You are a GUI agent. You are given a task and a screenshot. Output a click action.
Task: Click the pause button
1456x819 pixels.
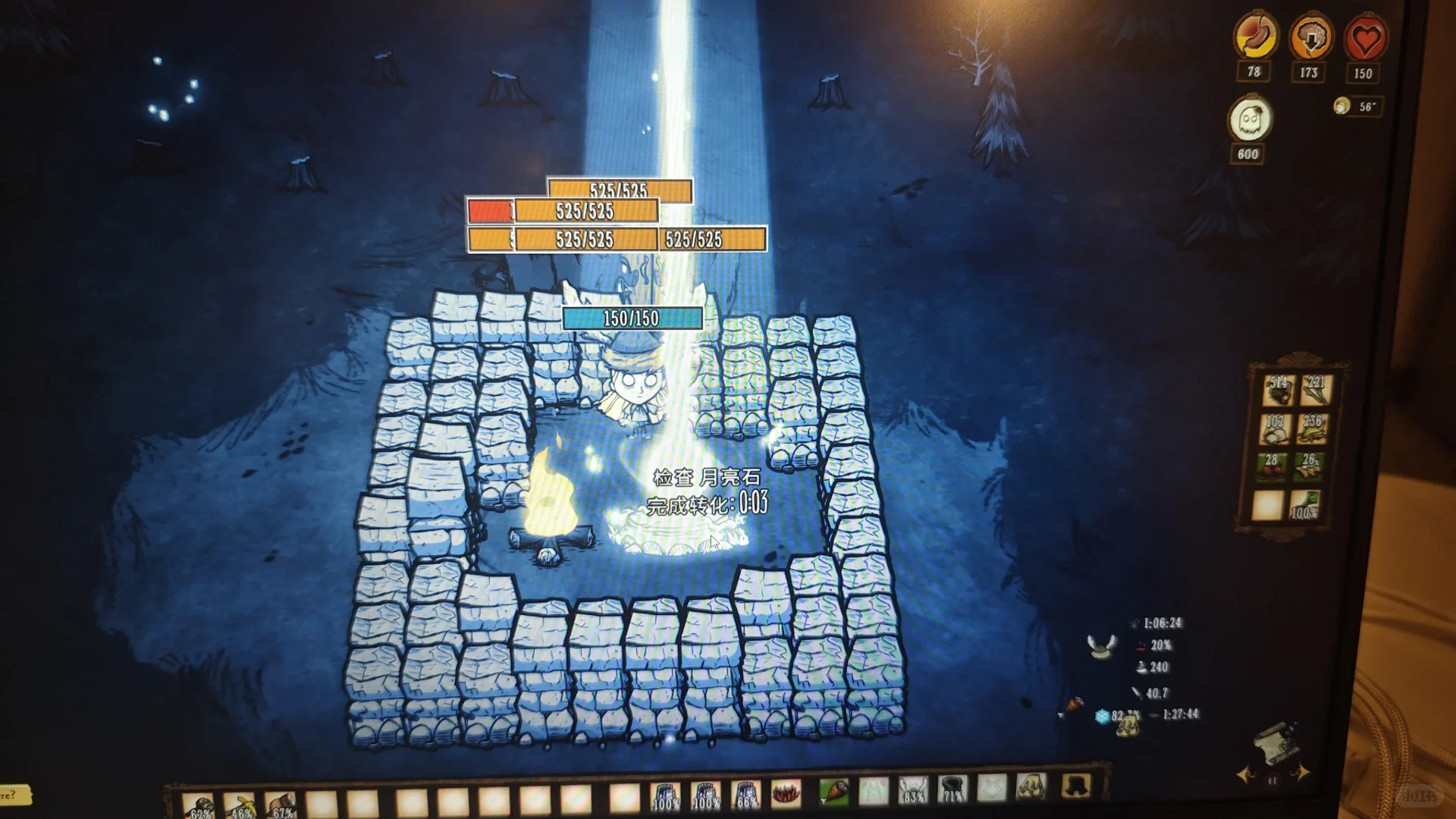pyautogui.click(x=1272, y=780)
